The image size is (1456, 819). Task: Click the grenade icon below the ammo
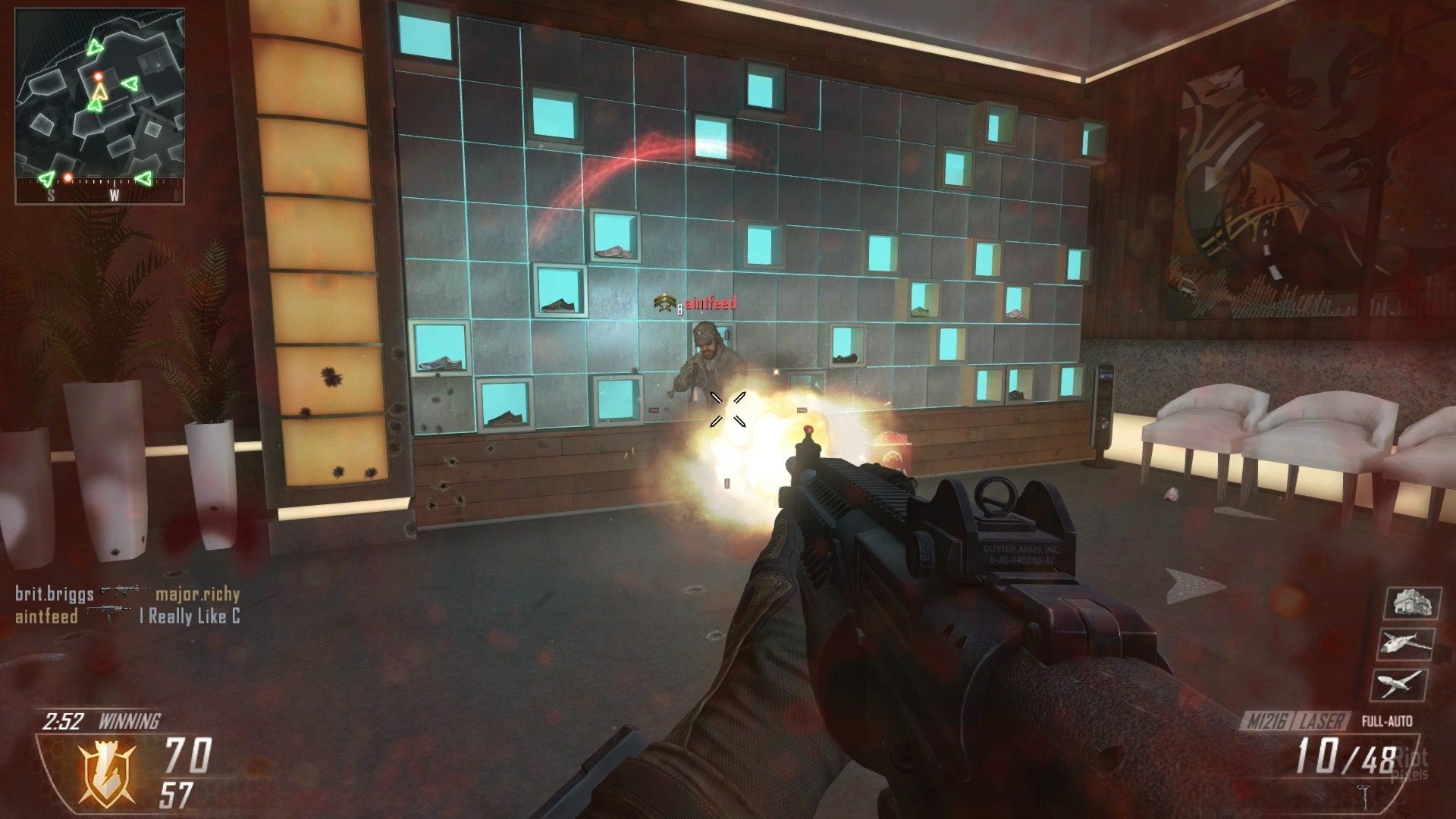[x=1364, y=794]
